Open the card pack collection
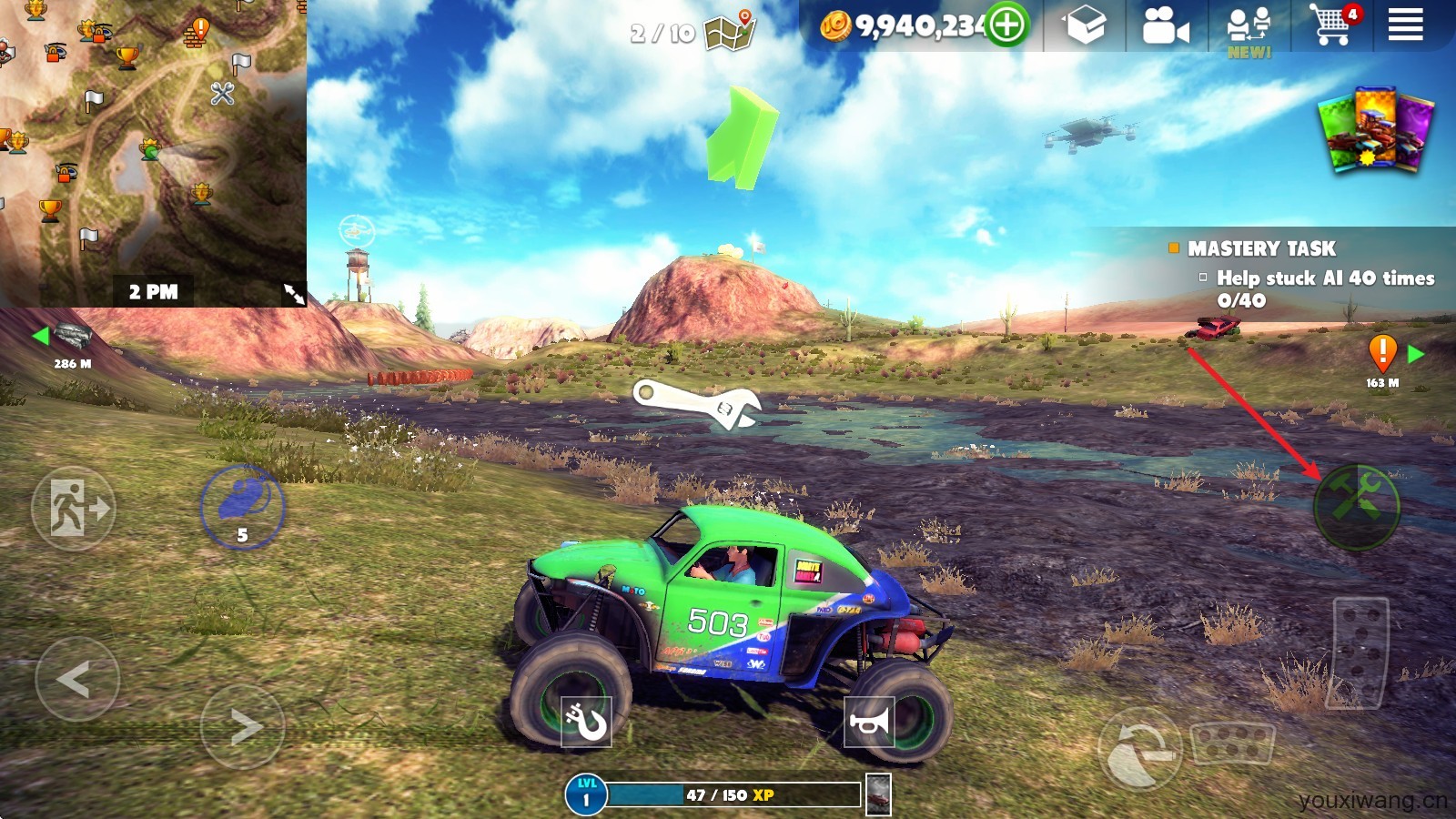 [x=1375, y=128]
